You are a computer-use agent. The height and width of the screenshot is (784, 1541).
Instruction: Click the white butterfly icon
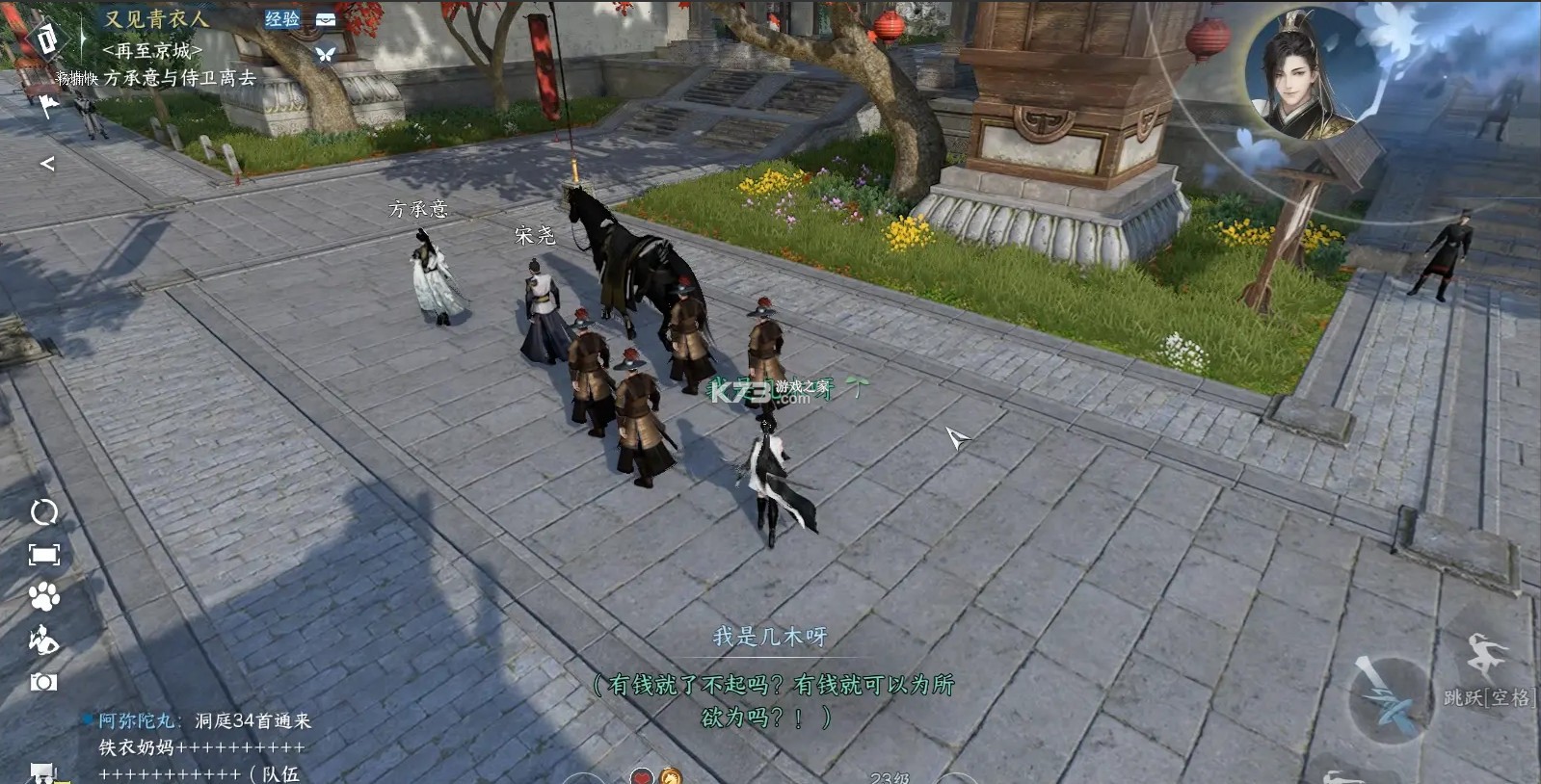tap(326, 54)
